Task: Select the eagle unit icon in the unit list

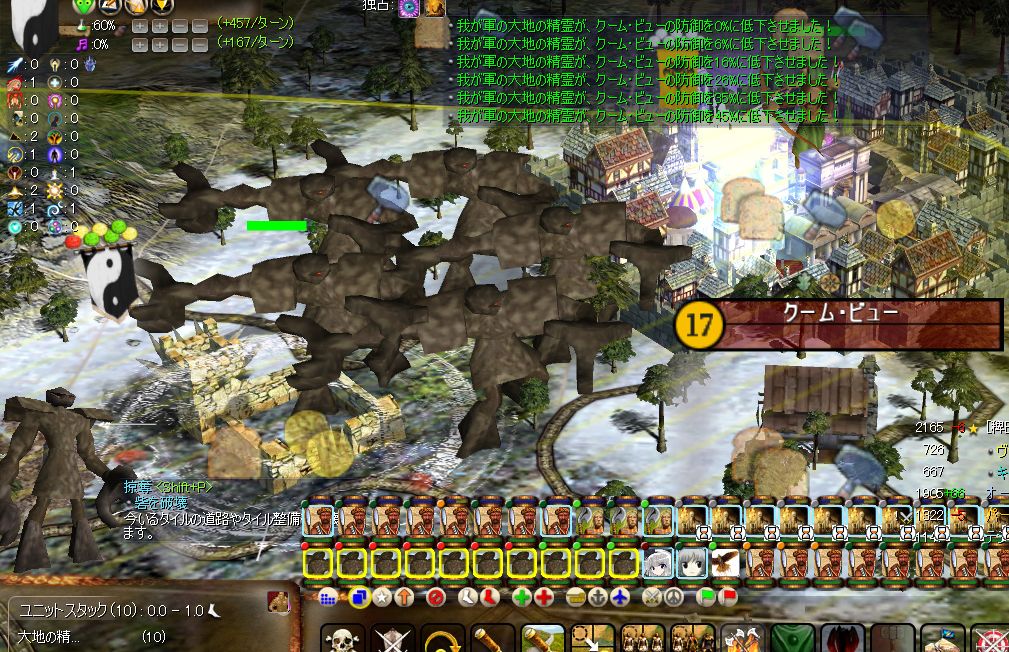Action: (725, 564)
